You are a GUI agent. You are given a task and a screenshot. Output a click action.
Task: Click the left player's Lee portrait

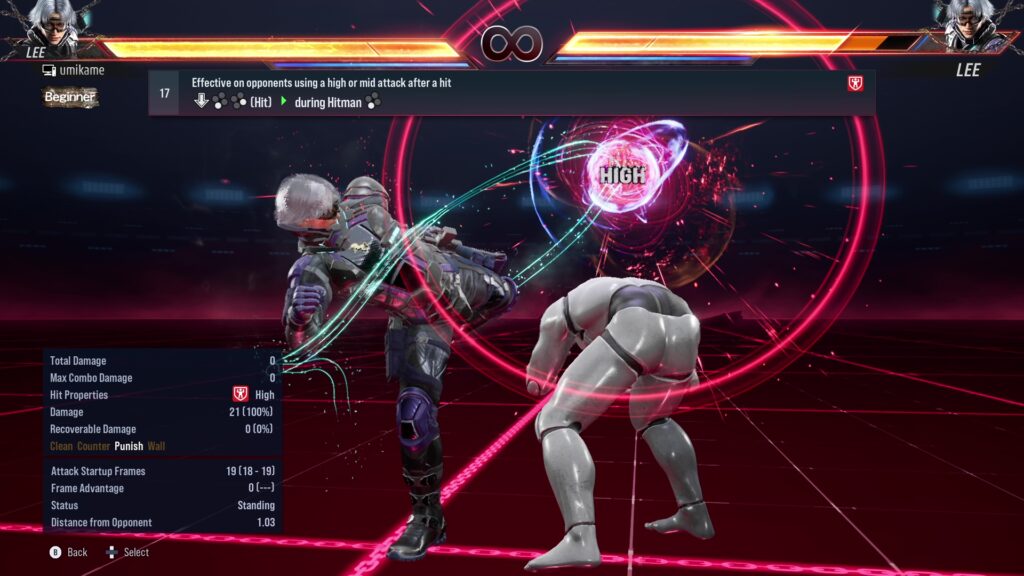pyautogui.click(x=53, y=25)
